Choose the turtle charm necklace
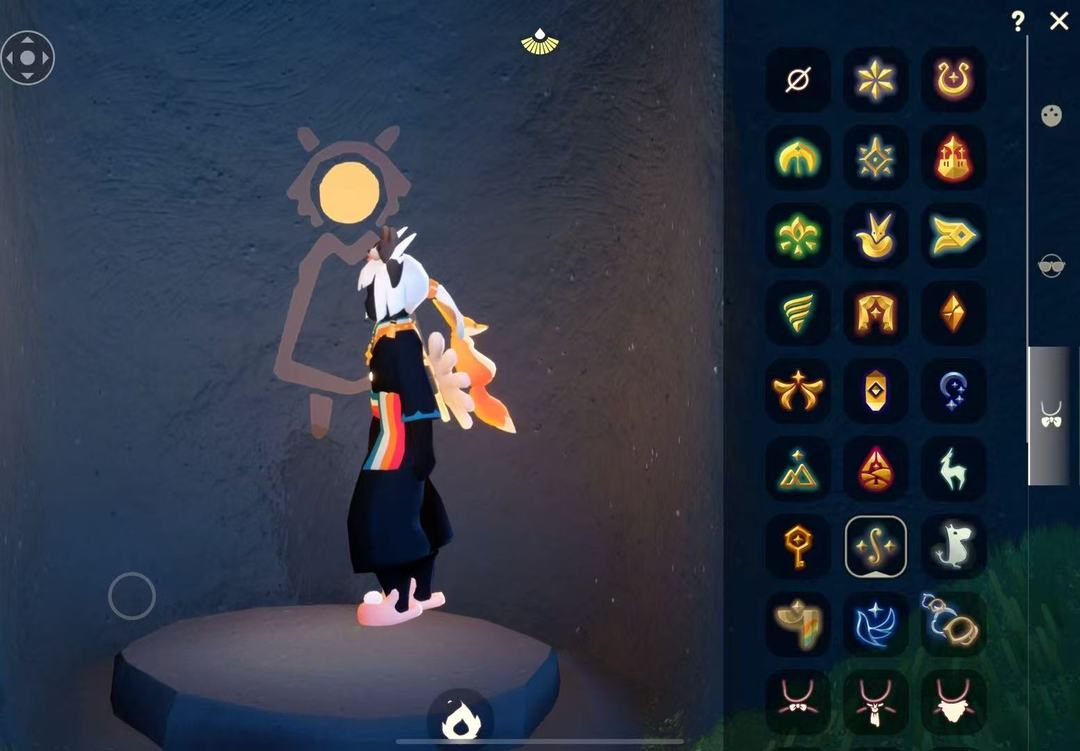Screen dimensions: 1080x751 953,624
